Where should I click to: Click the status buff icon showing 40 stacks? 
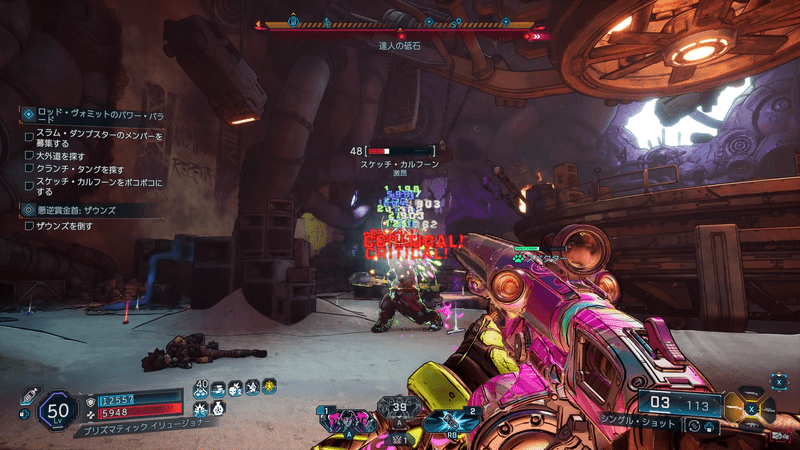pyautogui.click(x=201, y=387)
